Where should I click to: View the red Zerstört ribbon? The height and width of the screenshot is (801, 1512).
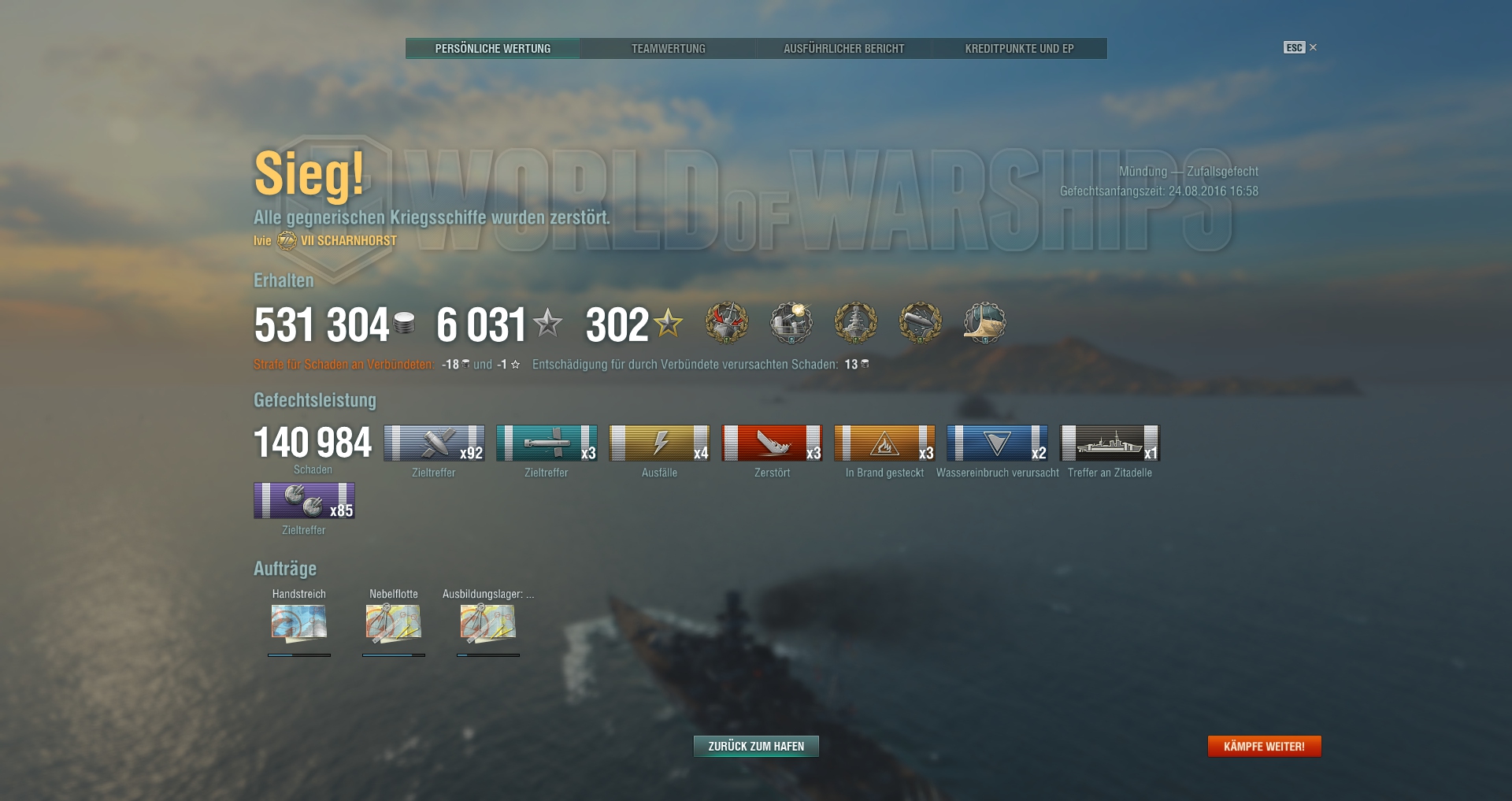(772, 443)
